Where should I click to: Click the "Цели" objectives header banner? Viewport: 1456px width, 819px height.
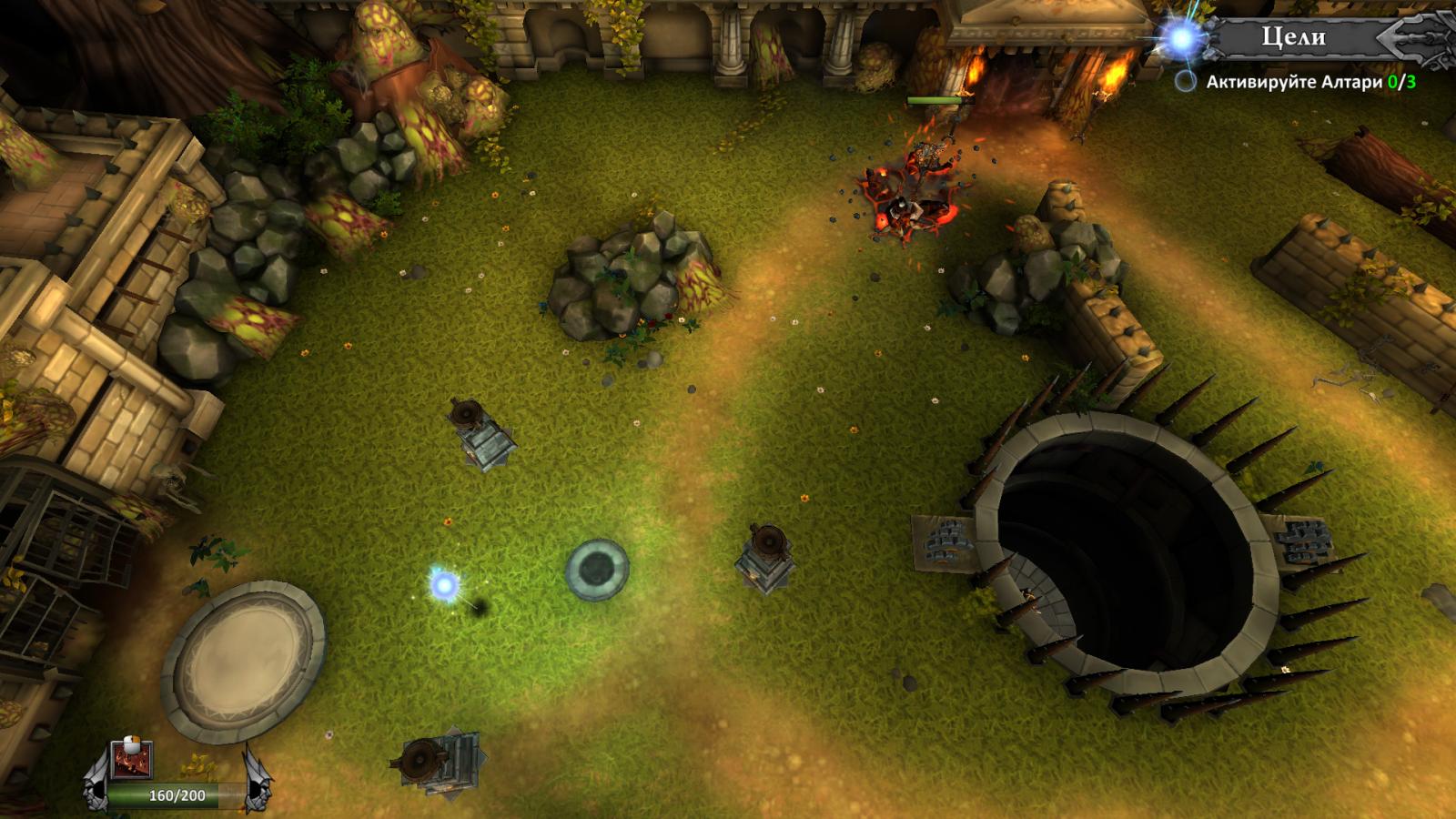(x=1293, y=37)
